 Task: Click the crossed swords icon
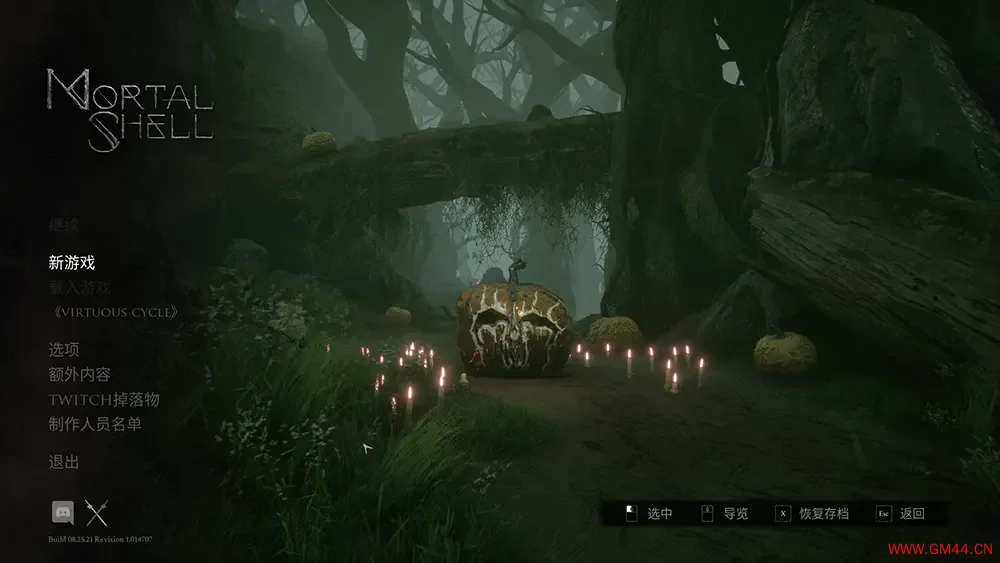click(96, 513)
